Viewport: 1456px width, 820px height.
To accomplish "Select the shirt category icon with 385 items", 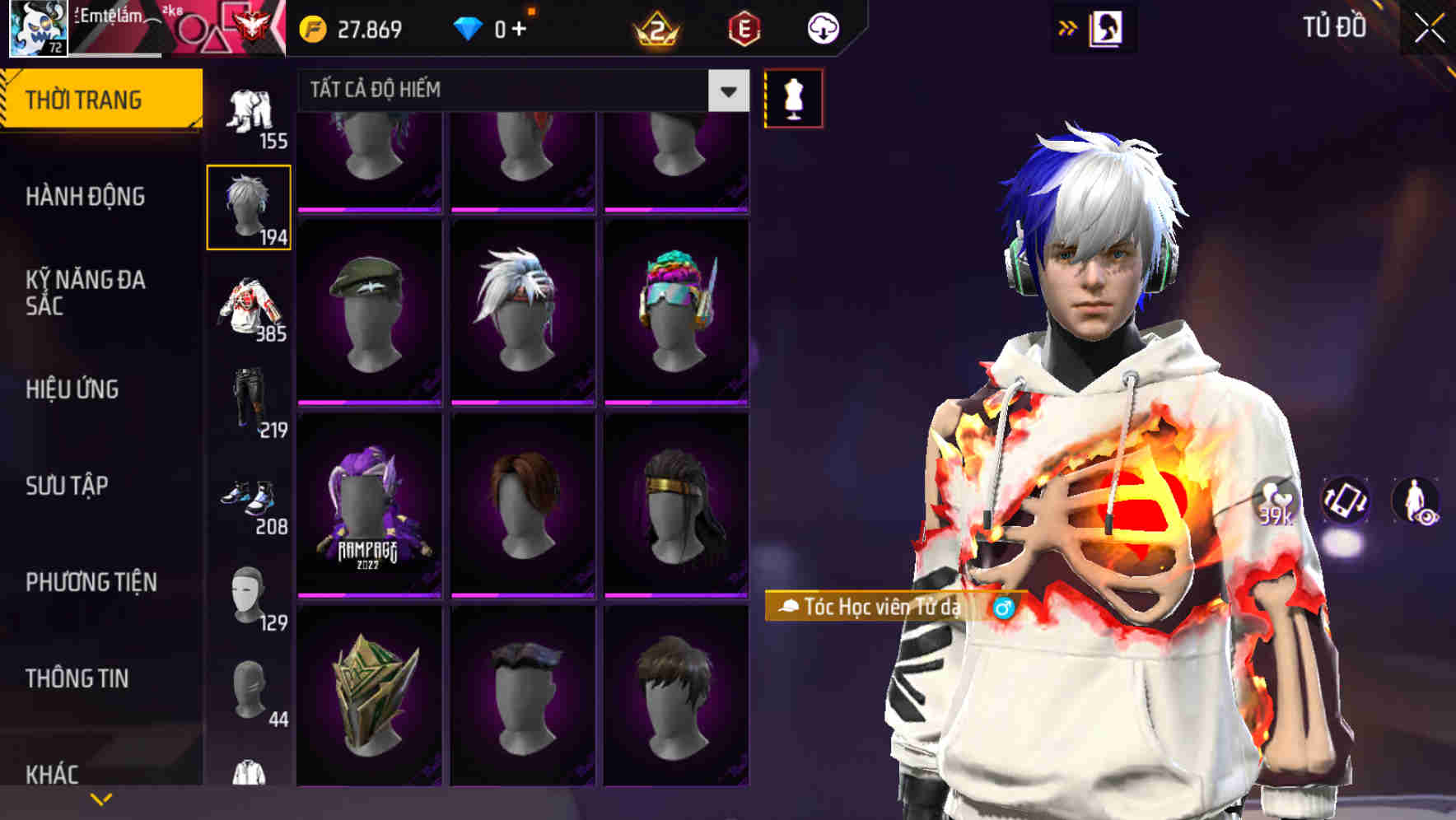I will click(248, 305).
